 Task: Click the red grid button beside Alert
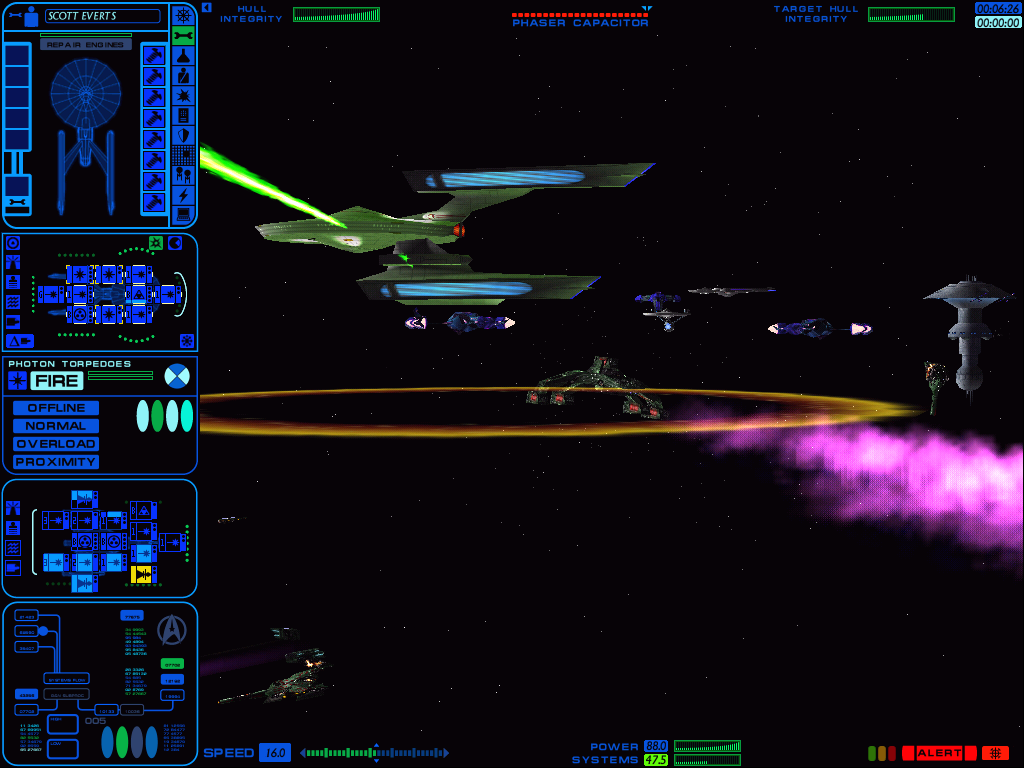(x=995, y=753)
